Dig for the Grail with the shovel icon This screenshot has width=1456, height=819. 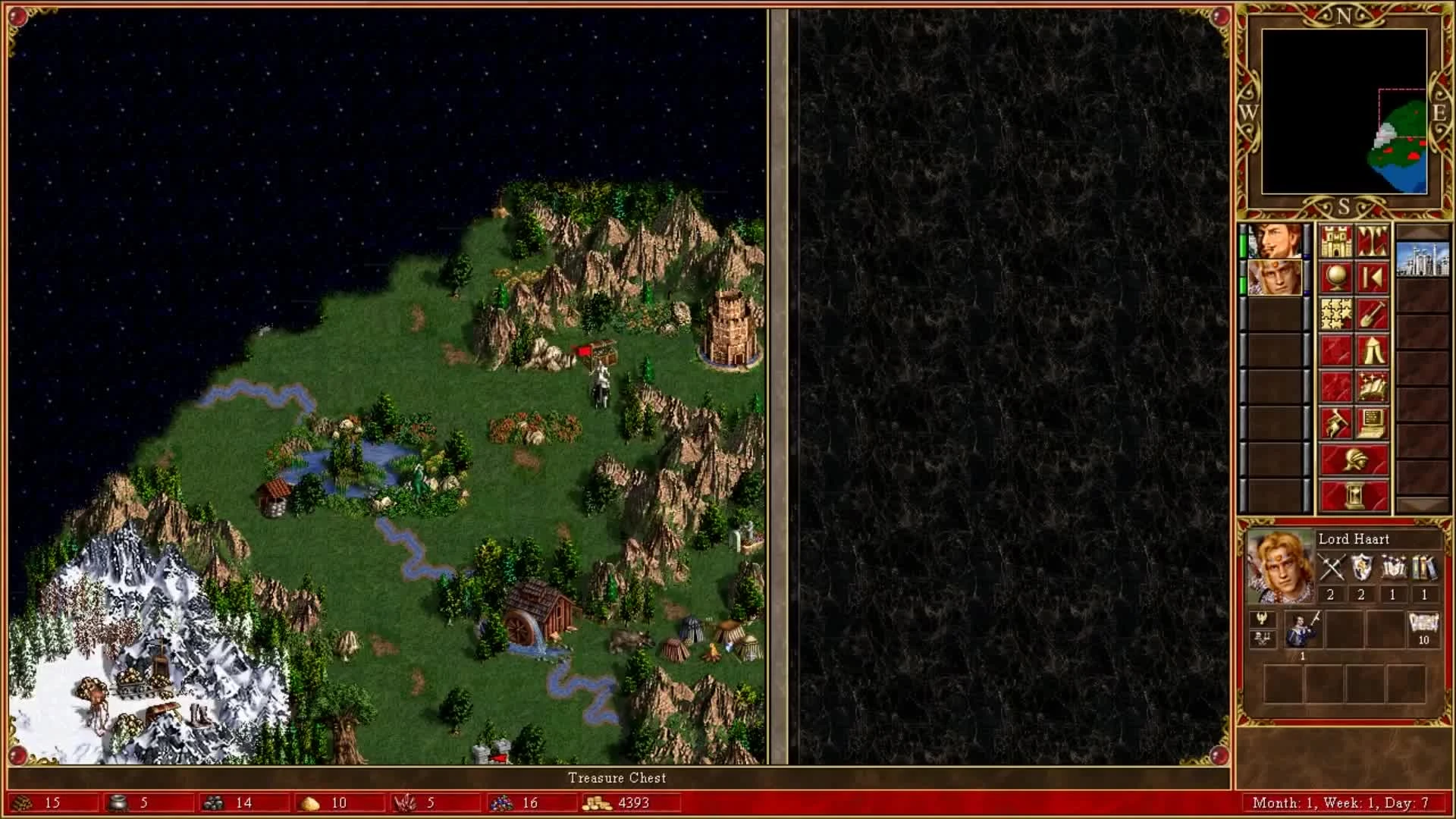point(1373,312)
